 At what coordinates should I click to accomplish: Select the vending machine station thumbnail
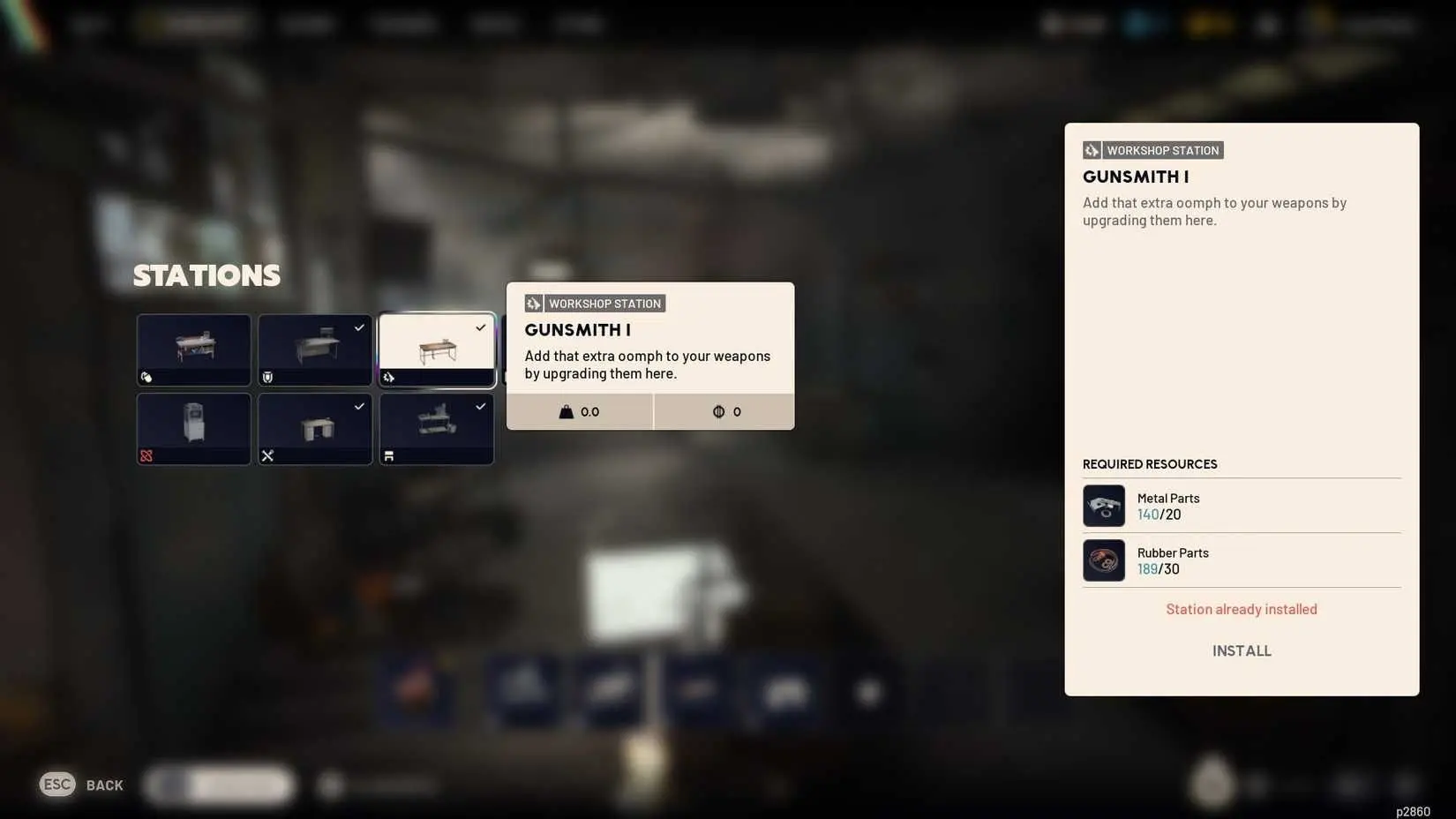point(193,427)
